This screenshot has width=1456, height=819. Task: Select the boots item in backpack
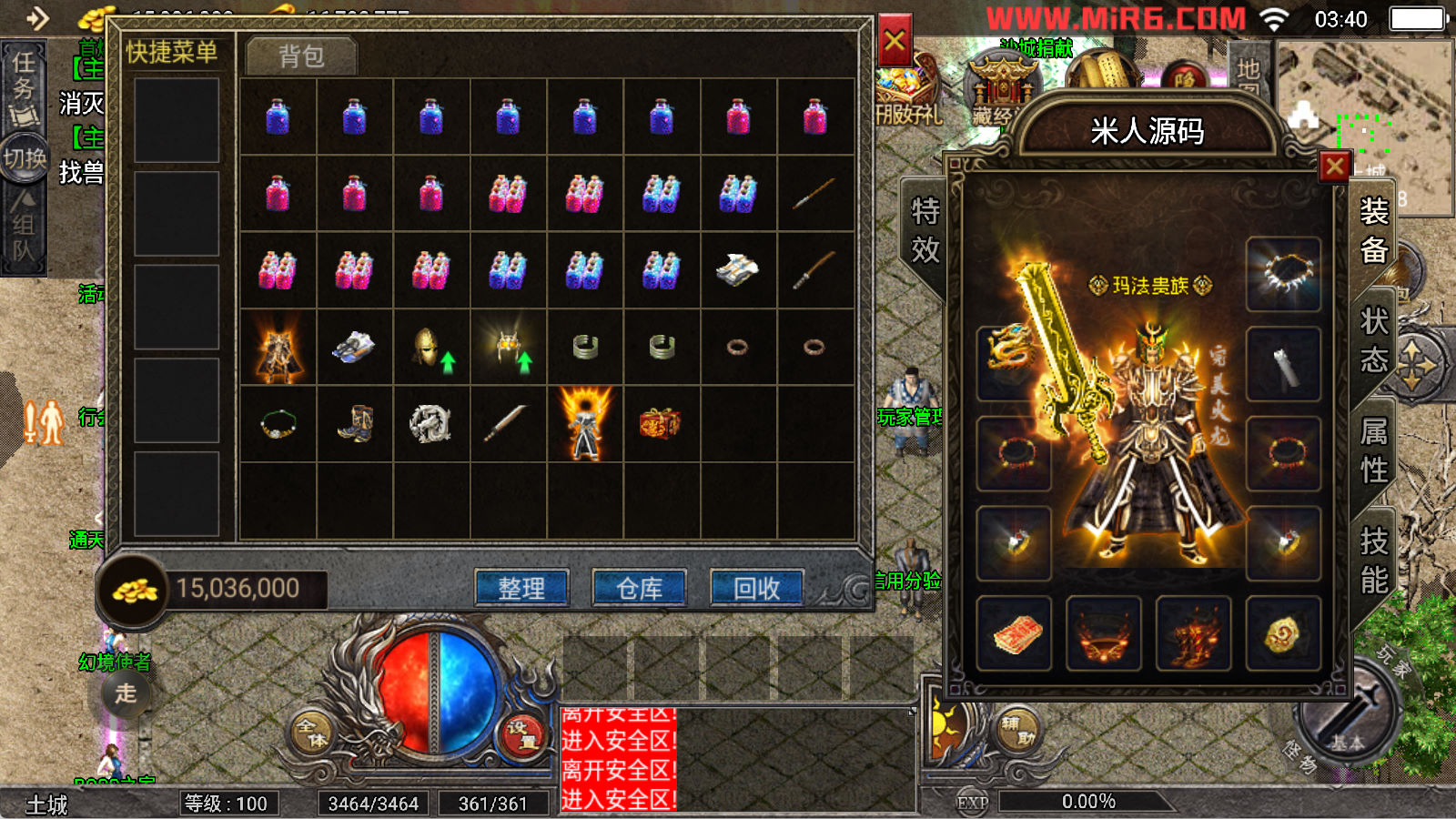coord(355,424)
